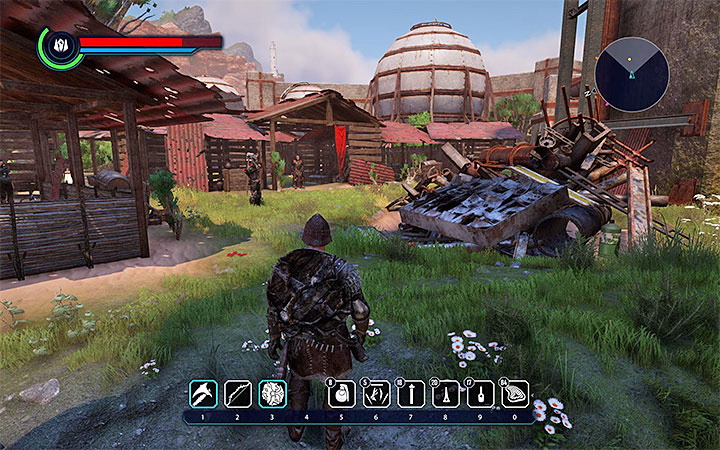This screenshot has height=450, width=720.
Task: Select the herb item in slot 6
Action: [376, 394]
